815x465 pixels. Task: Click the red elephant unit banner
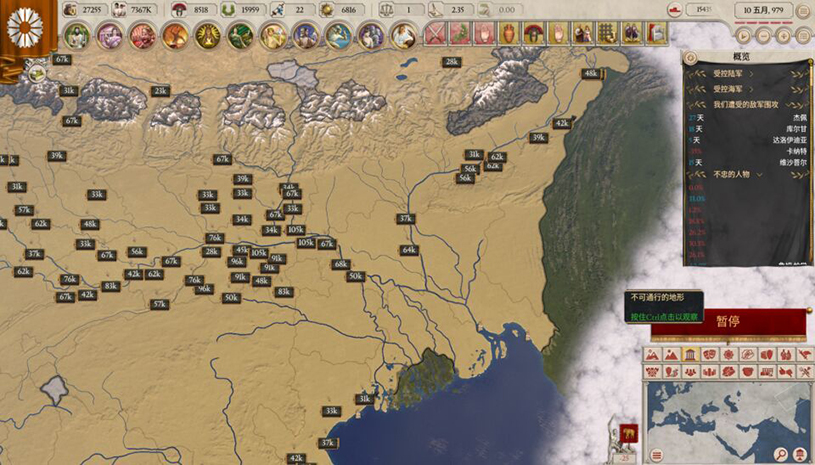pyautogui.click(x=627, y=434)
